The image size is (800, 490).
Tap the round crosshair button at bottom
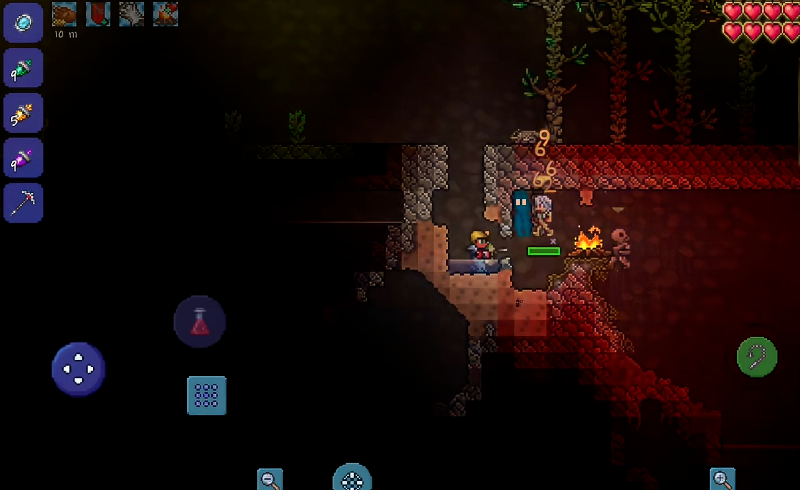352,478
